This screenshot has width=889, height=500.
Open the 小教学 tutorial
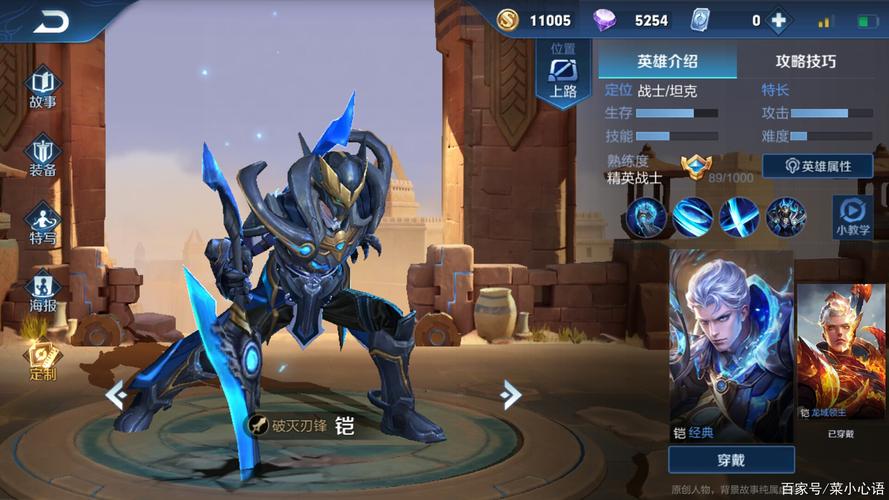852,216
